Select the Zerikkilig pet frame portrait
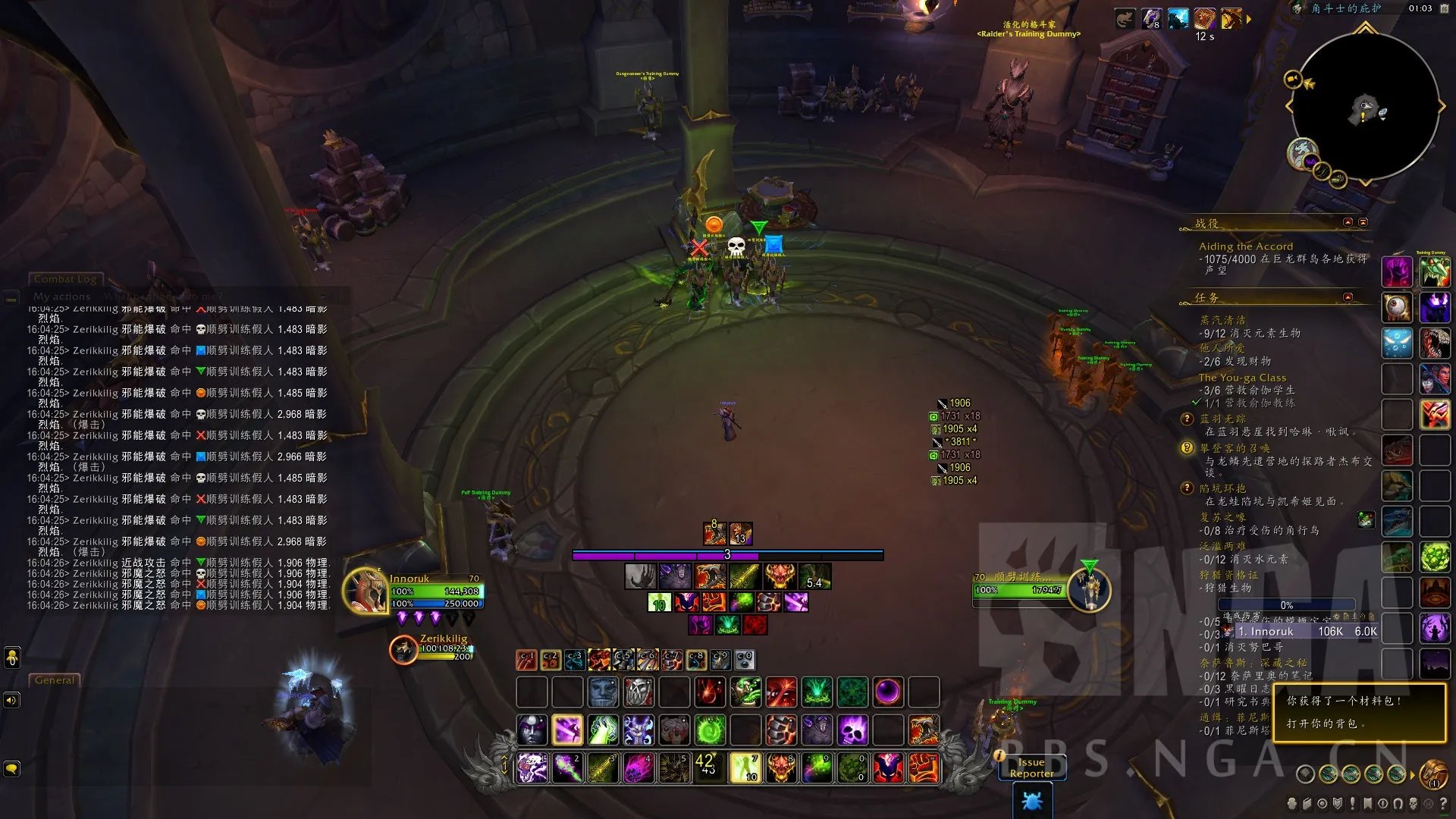 (x=403, y=649)
